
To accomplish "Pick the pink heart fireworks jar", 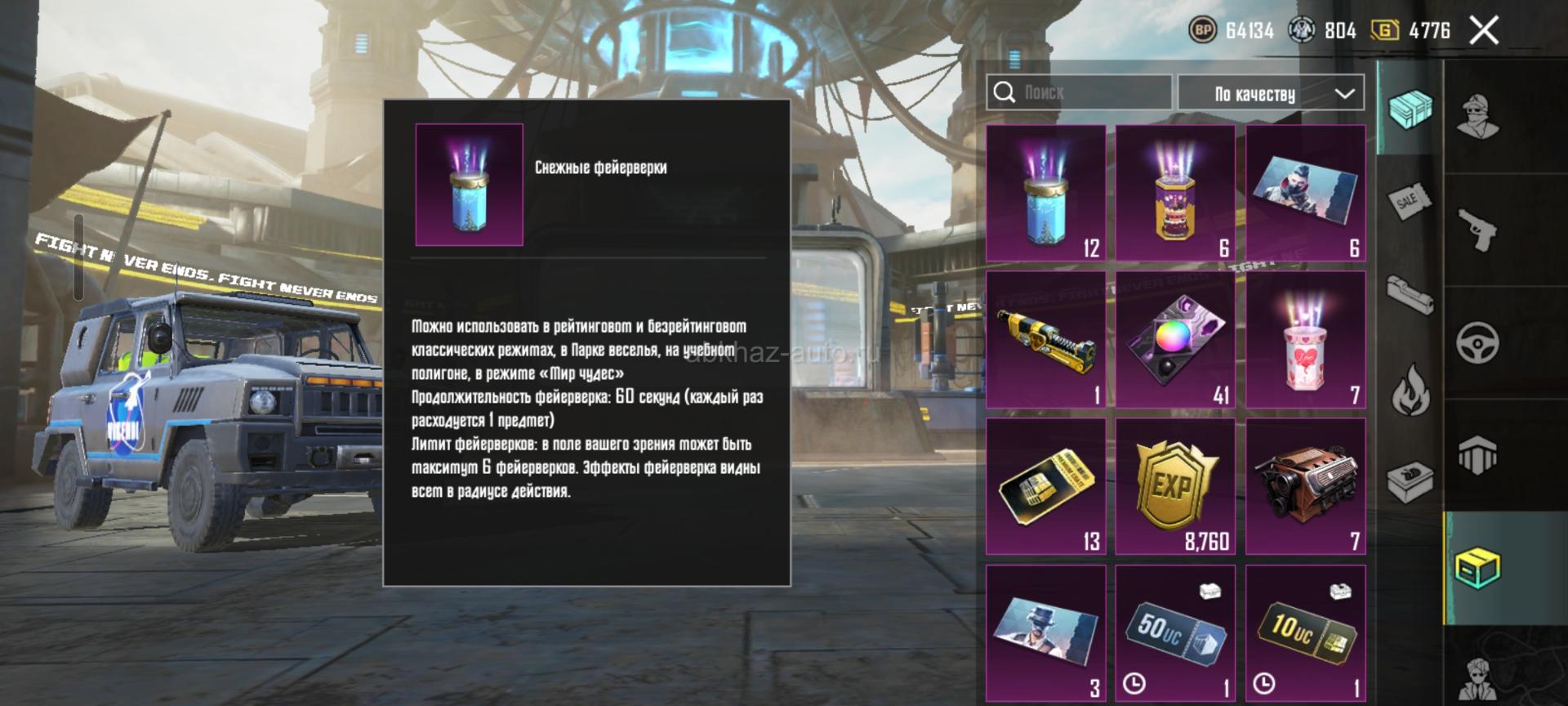I will click(x=1305, y=339).
